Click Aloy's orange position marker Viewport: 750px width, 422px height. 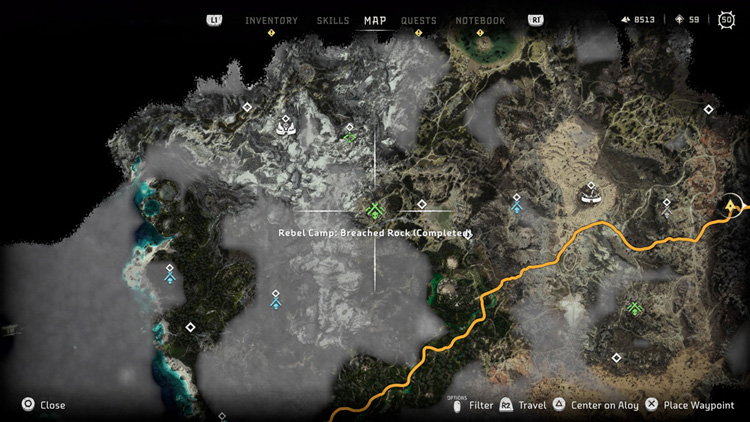click(x=736, y=207)
